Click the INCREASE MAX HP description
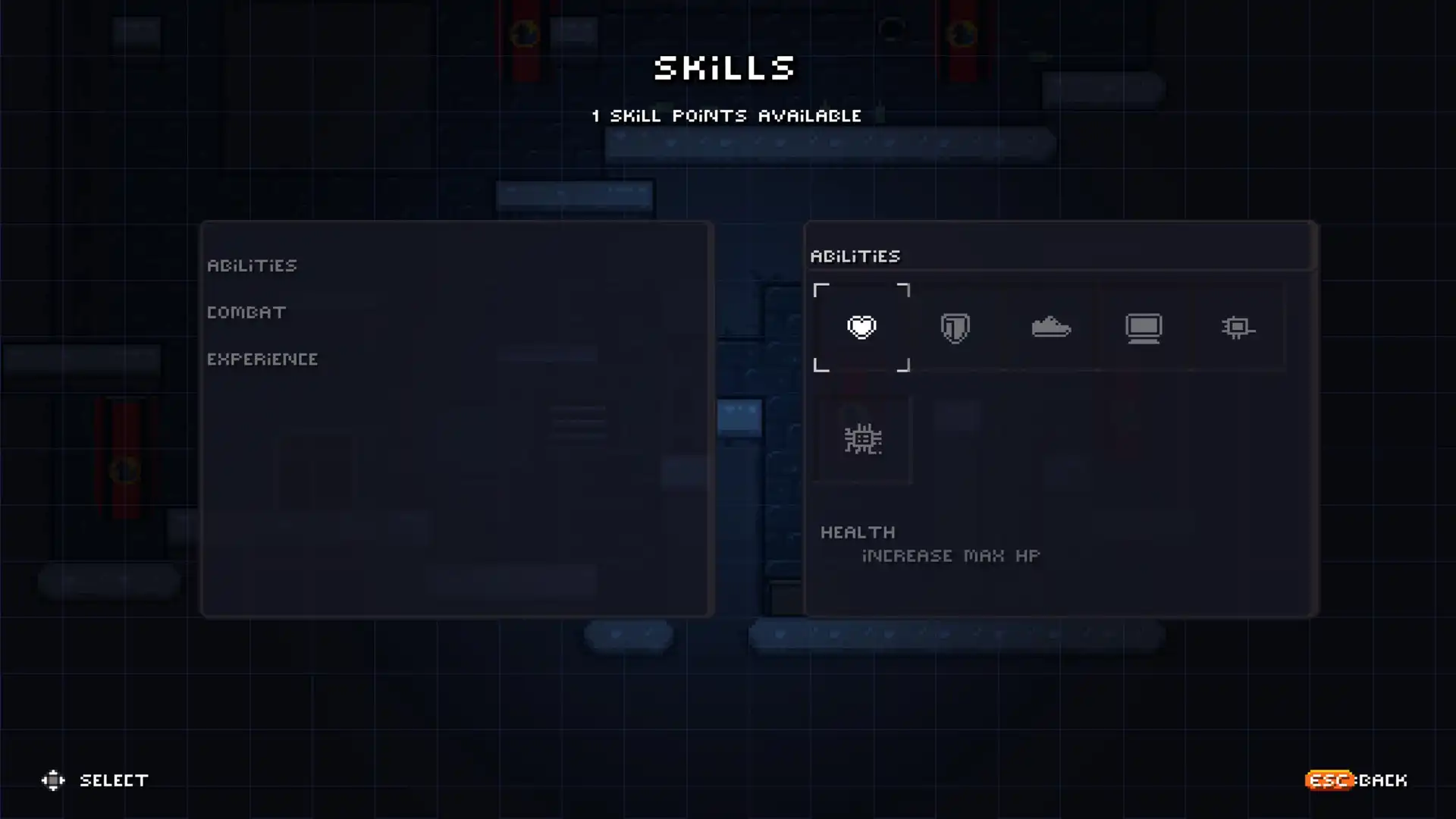The image size is (1456, 819). [950, 555]
